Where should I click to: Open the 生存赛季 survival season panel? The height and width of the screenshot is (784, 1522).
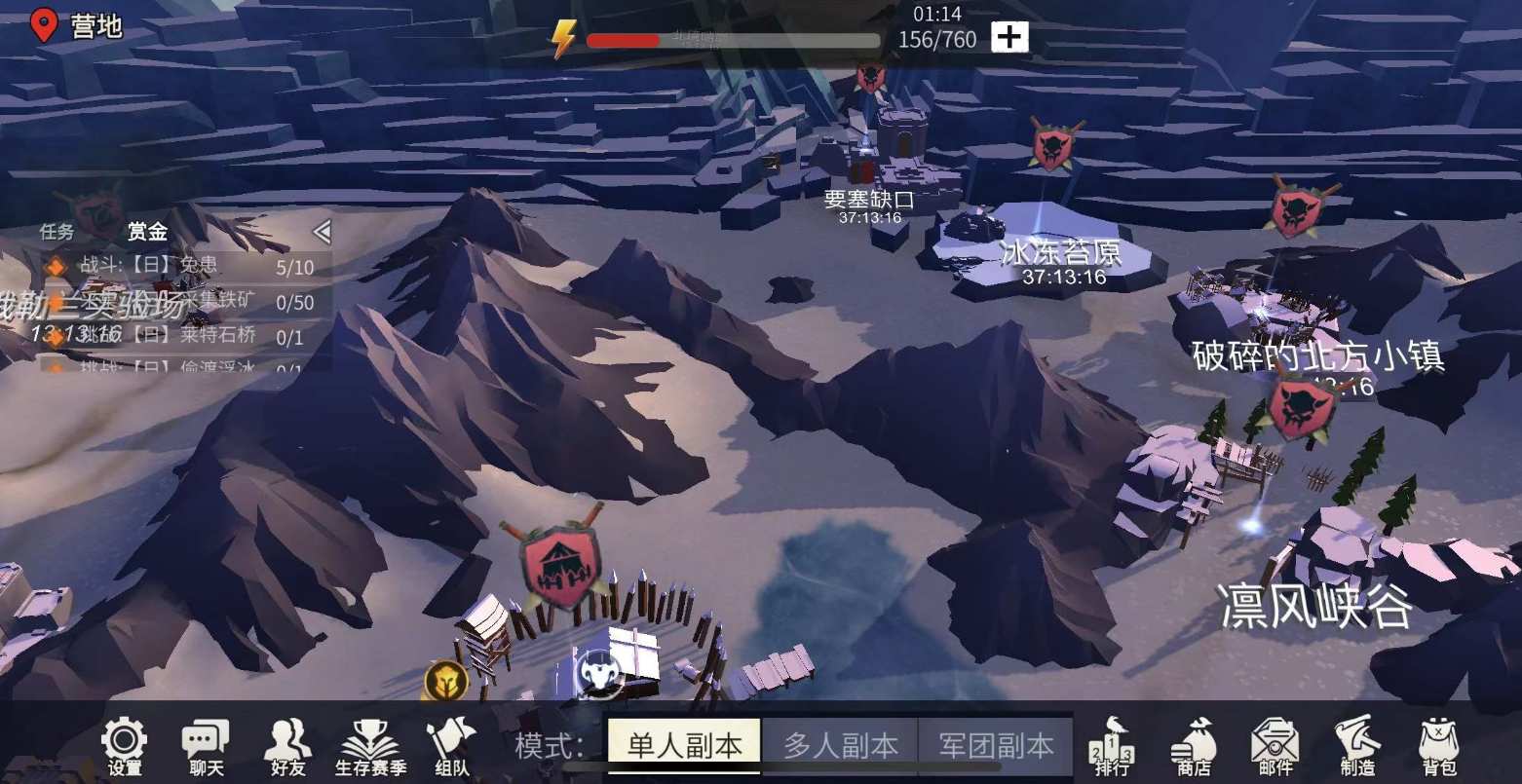pos(370,747)
